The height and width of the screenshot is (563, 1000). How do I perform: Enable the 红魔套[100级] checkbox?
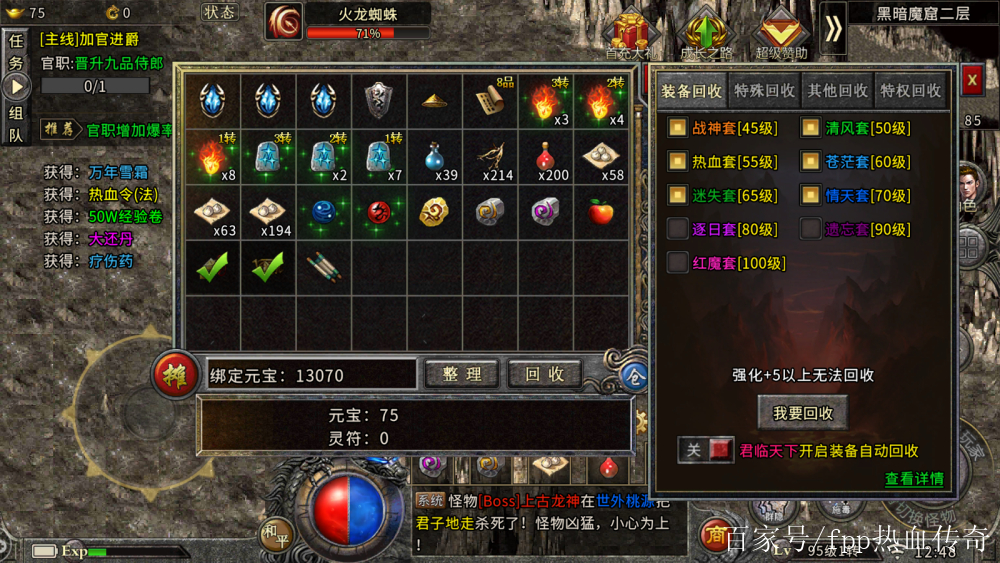pos(677,263)
